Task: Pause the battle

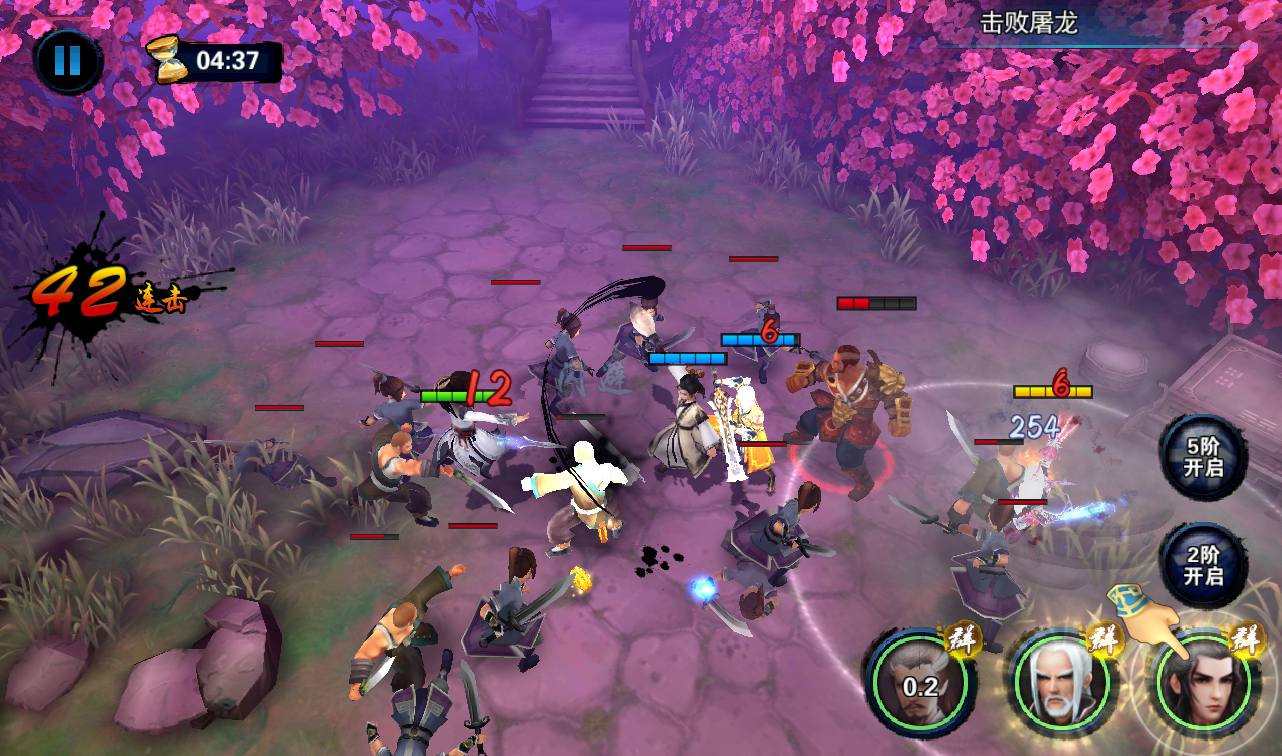Action: [x=67, y=61]
